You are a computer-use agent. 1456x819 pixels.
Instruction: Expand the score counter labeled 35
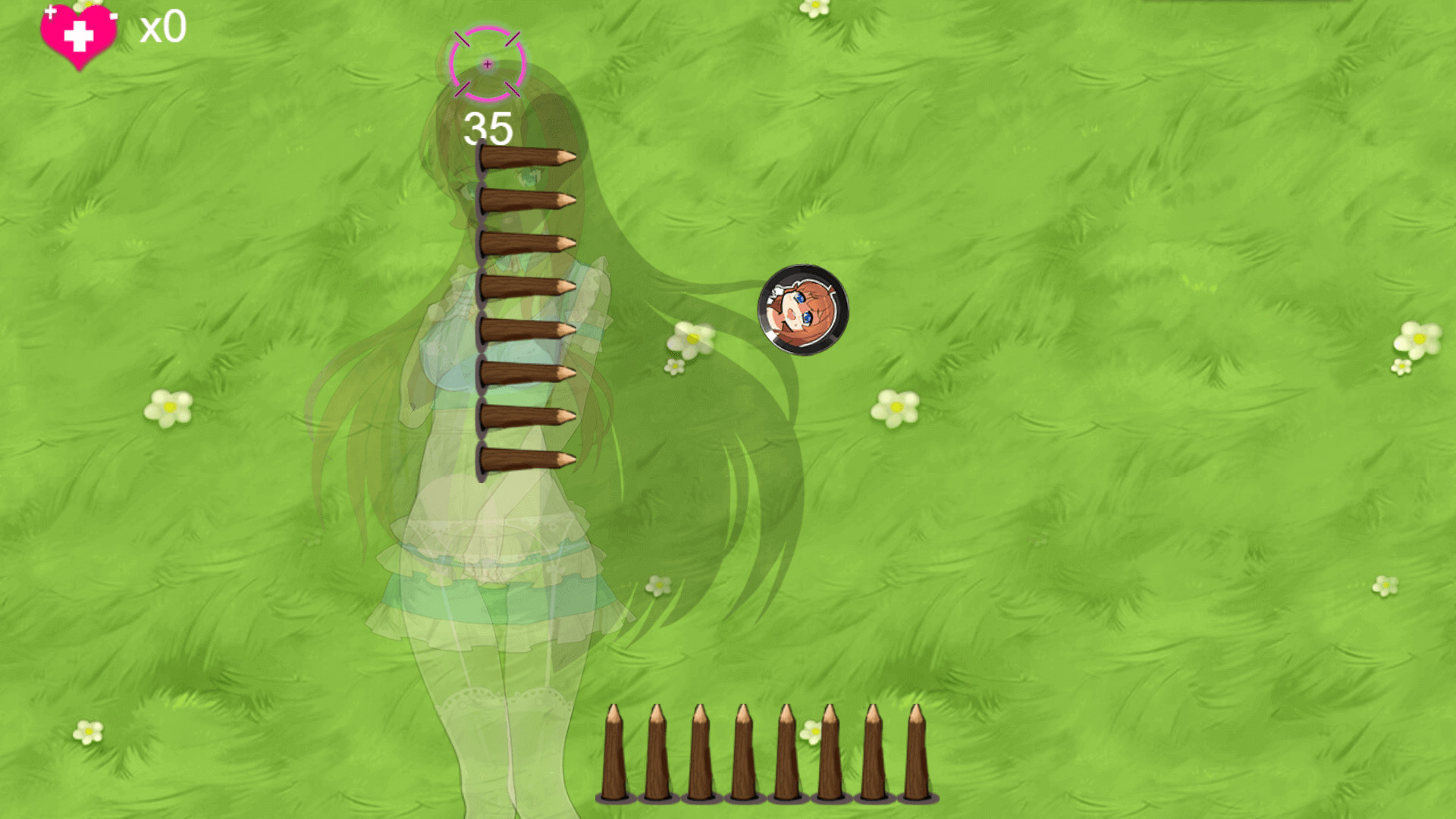[x=488, y=127]
